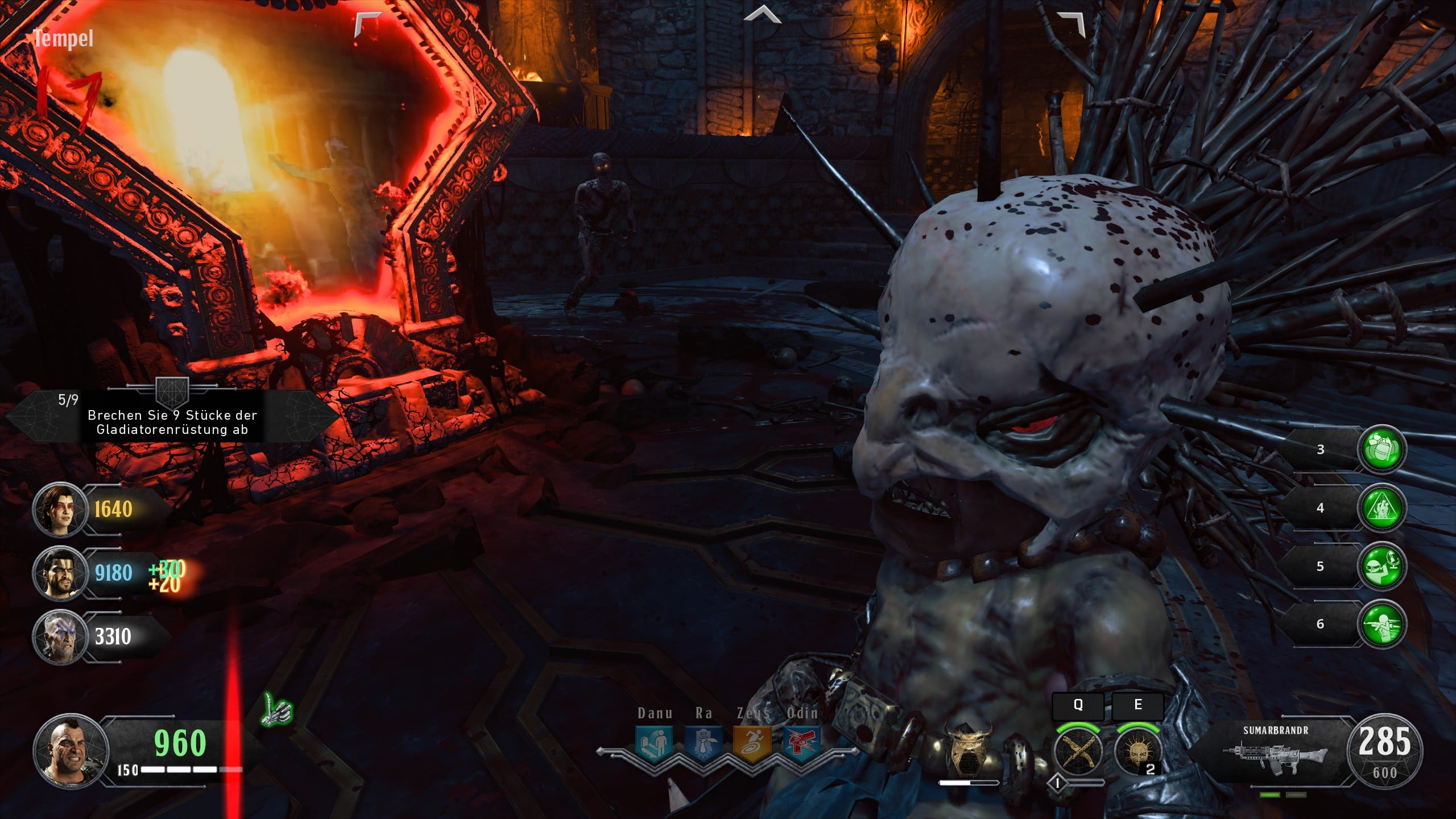The image size is (1456, 819).
Task: Click the green skeleton hand icon
Action: (x=277, y=710)
